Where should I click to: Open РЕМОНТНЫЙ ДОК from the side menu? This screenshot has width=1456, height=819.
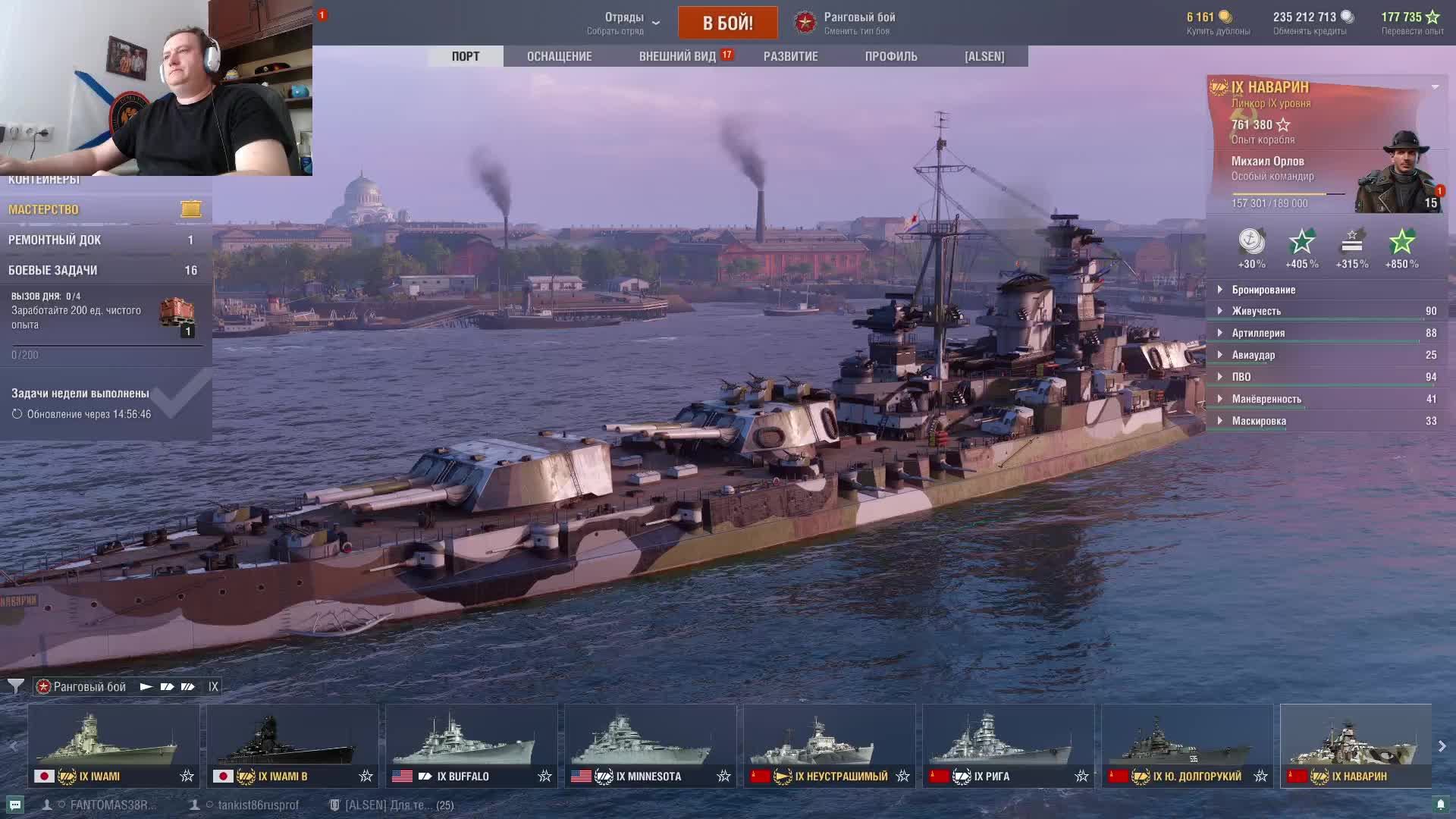(105, 240)
